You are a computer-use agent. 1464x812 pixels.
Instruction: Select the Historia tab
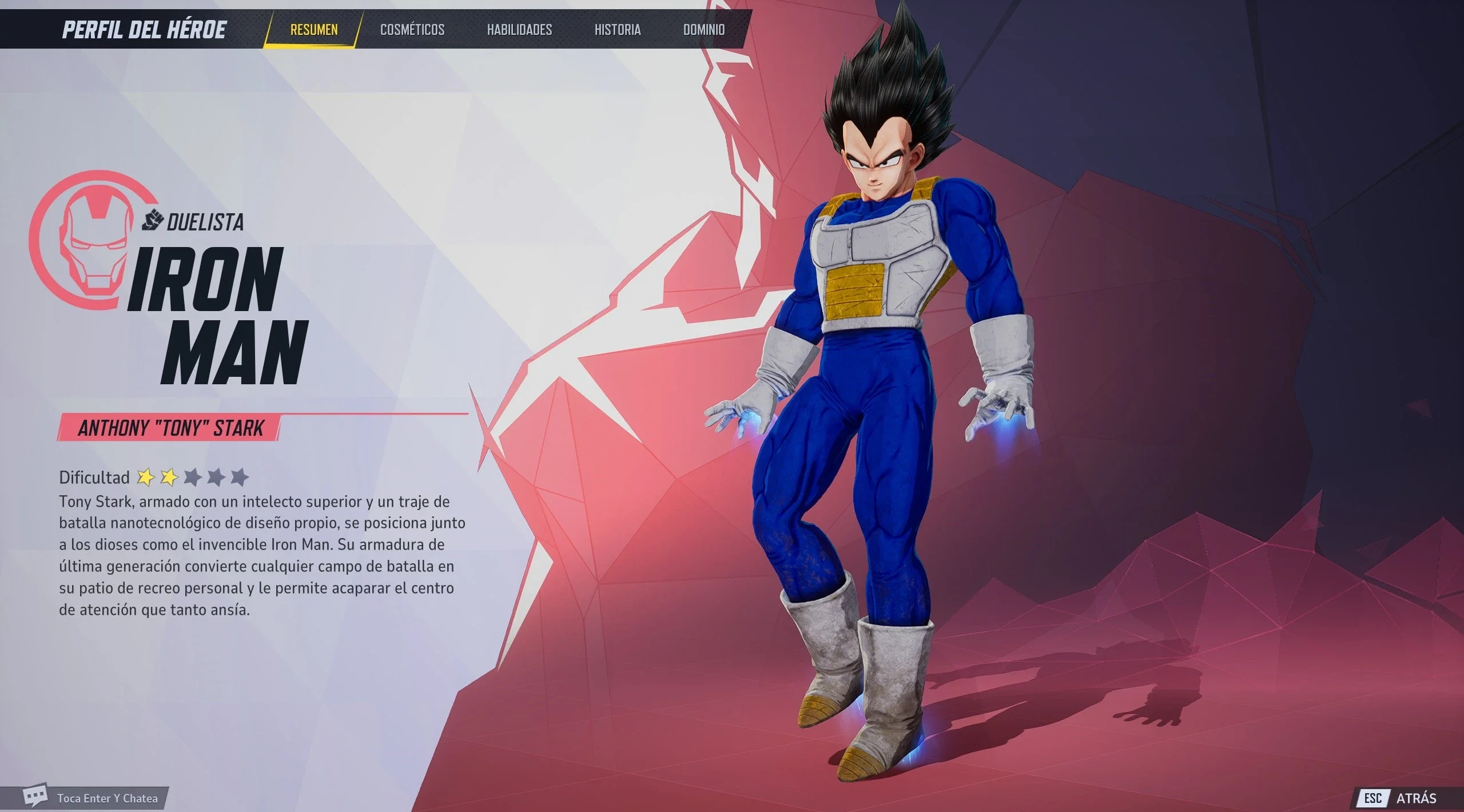coord(616,30)
